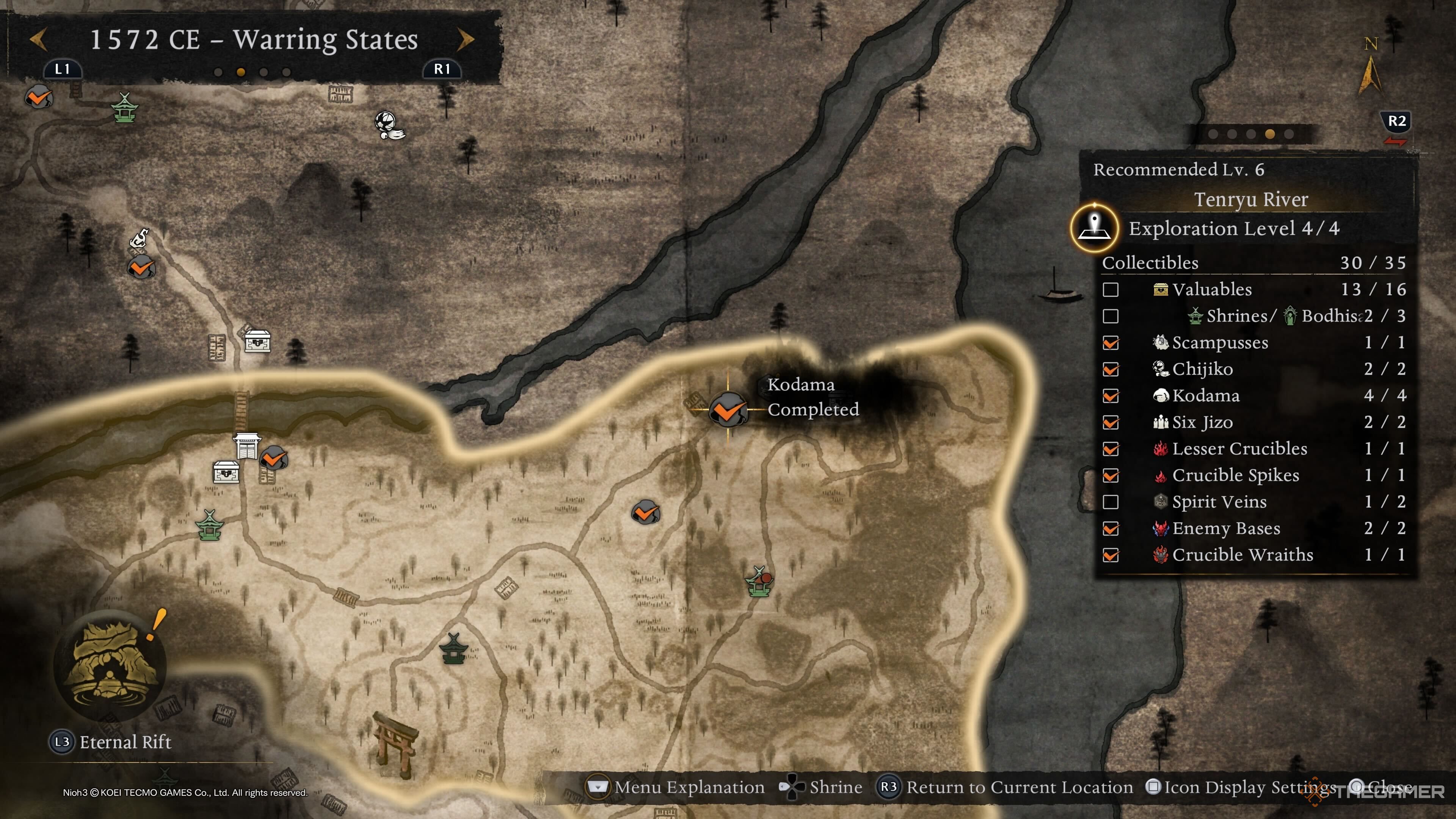Uncheck the Kodama filter checkbox
This screenshot has width=1456, height=819.
pyautogui.click(x=1111, y=395)
